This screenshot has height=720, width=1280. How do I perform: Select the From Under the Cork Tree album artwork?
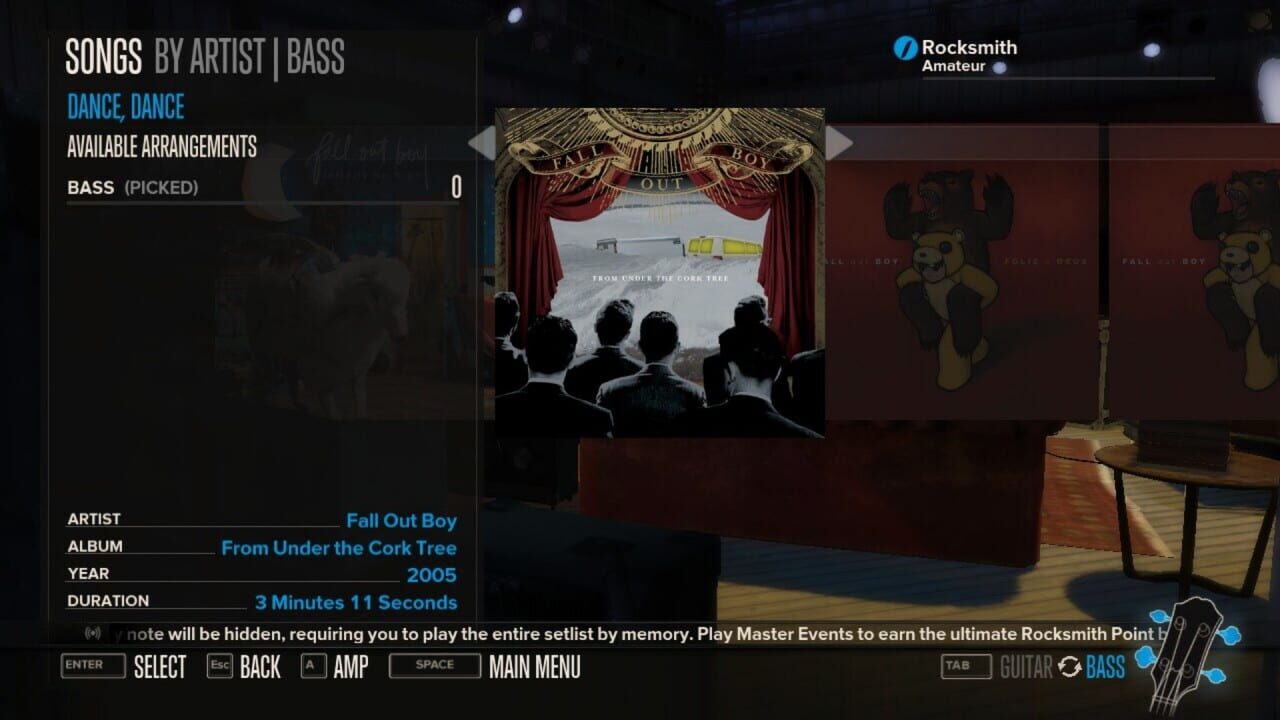[659, 272]
